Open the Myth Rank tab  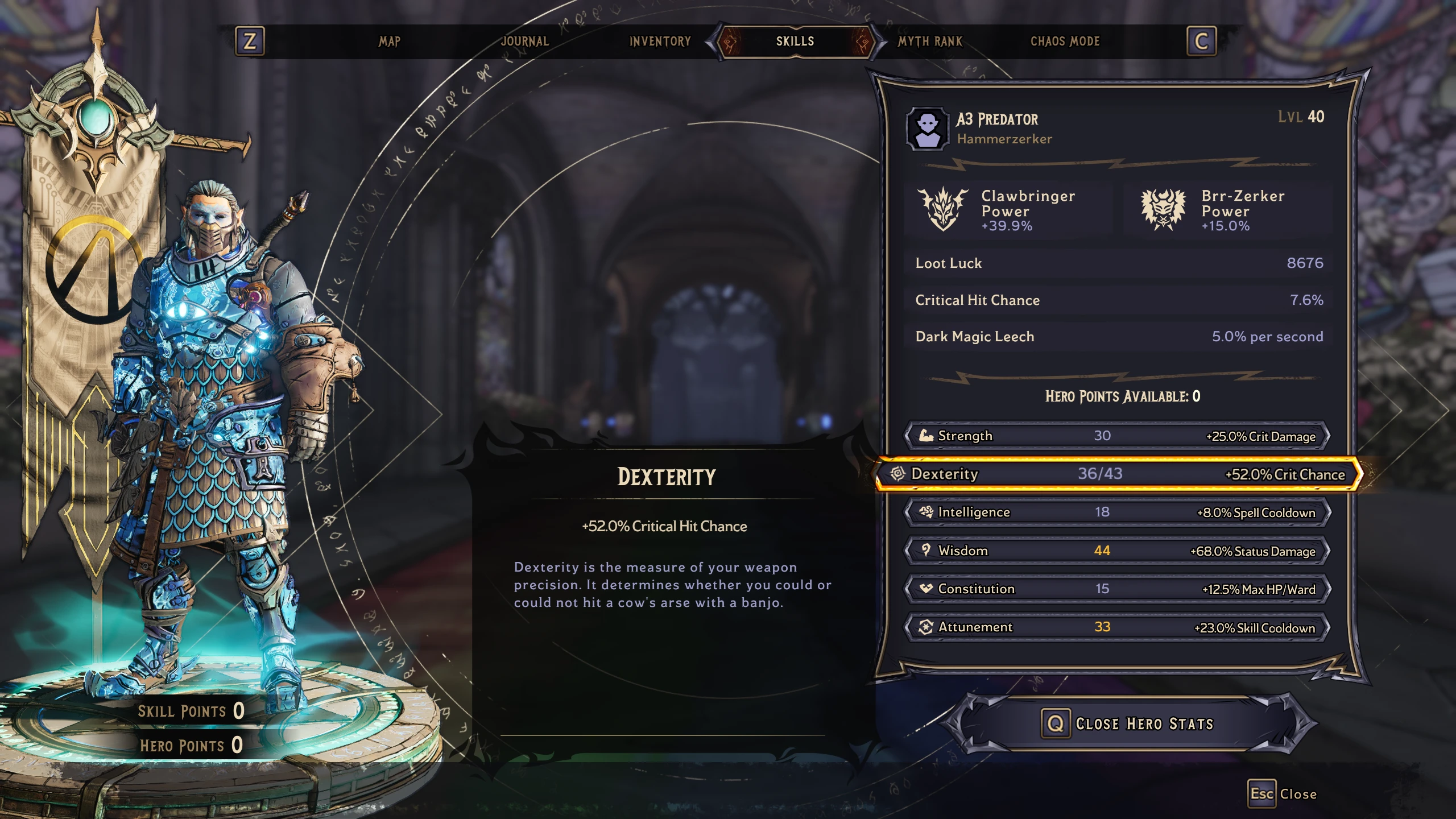click(930, 42)
